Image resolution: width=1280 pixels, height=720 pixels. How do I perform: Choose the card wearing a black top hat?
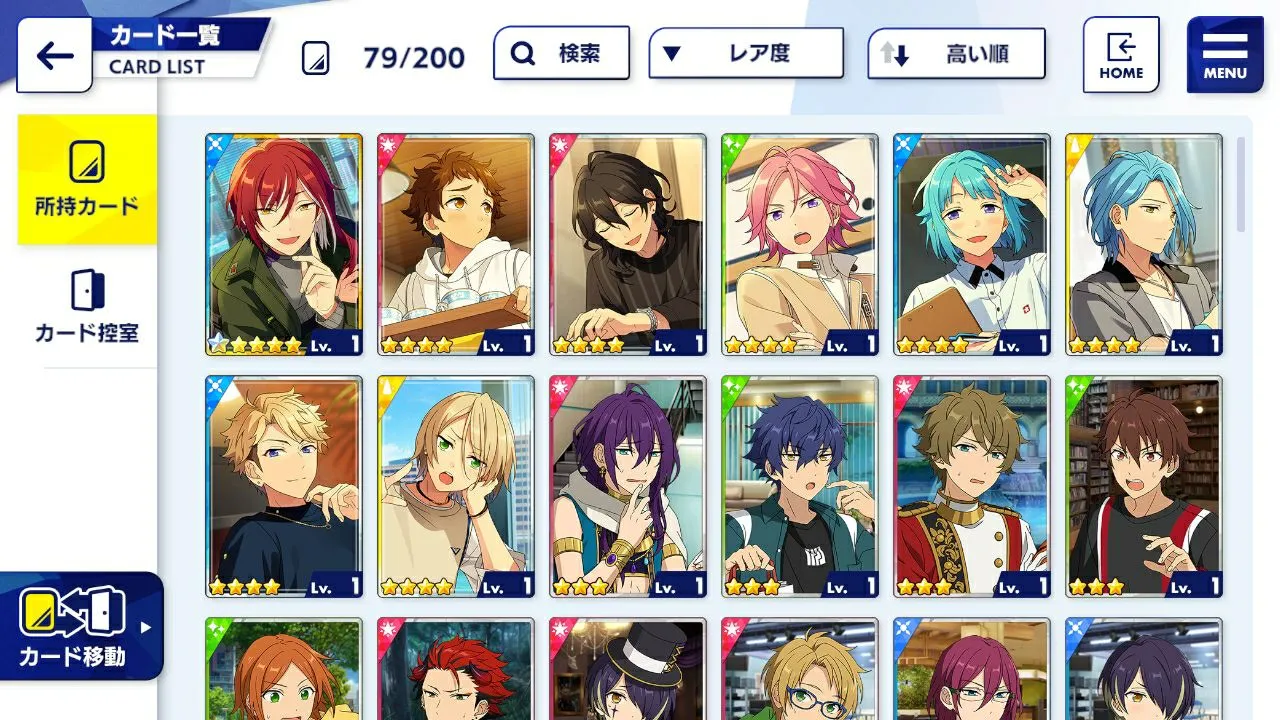pyautogui.click(x=628, y=670)
